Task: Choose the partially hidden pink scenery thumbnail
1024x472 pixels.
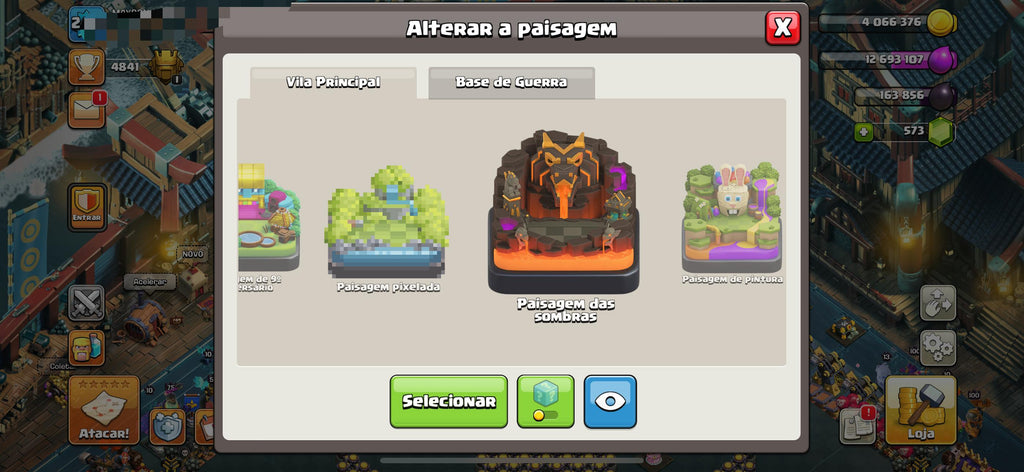Action: (267, 218)
